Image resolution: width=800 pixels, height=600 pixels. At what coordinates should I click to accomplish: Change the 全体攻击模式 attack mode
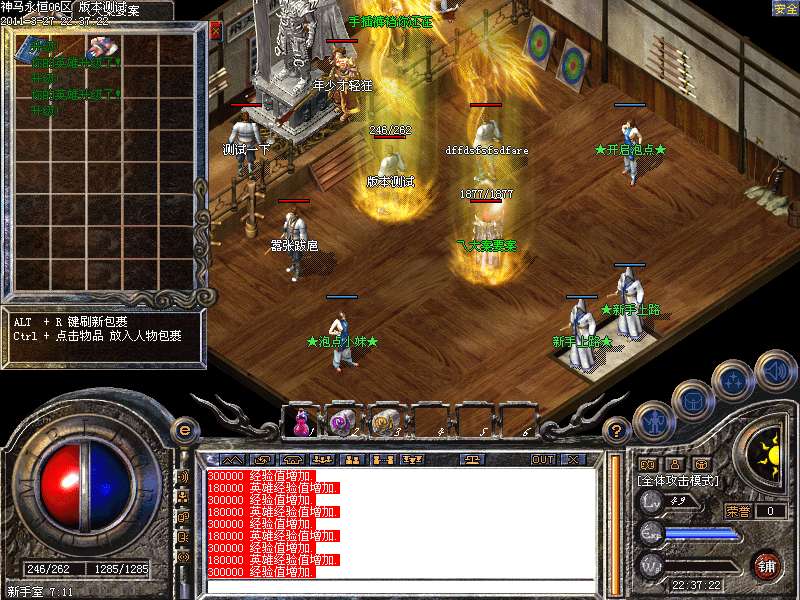coord(678,481)
